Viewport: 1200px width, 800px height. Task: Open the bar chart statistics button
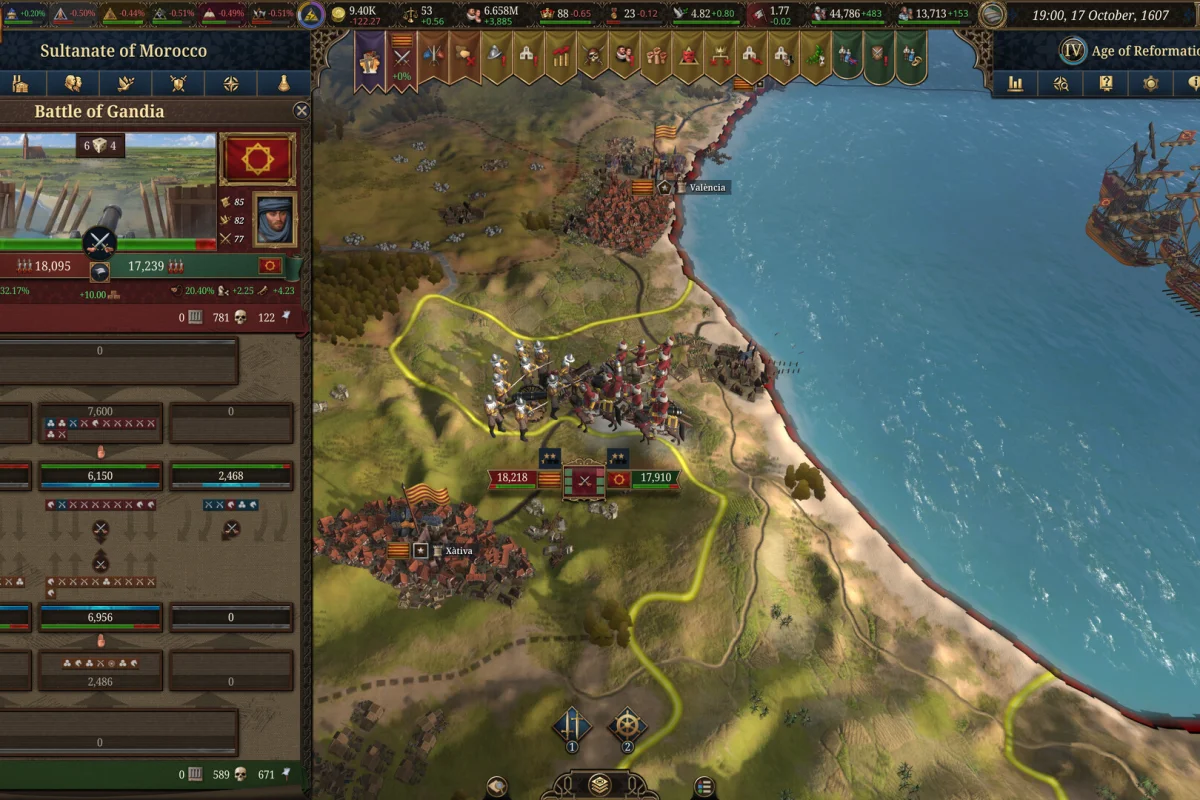click(x=1016, y=84)
